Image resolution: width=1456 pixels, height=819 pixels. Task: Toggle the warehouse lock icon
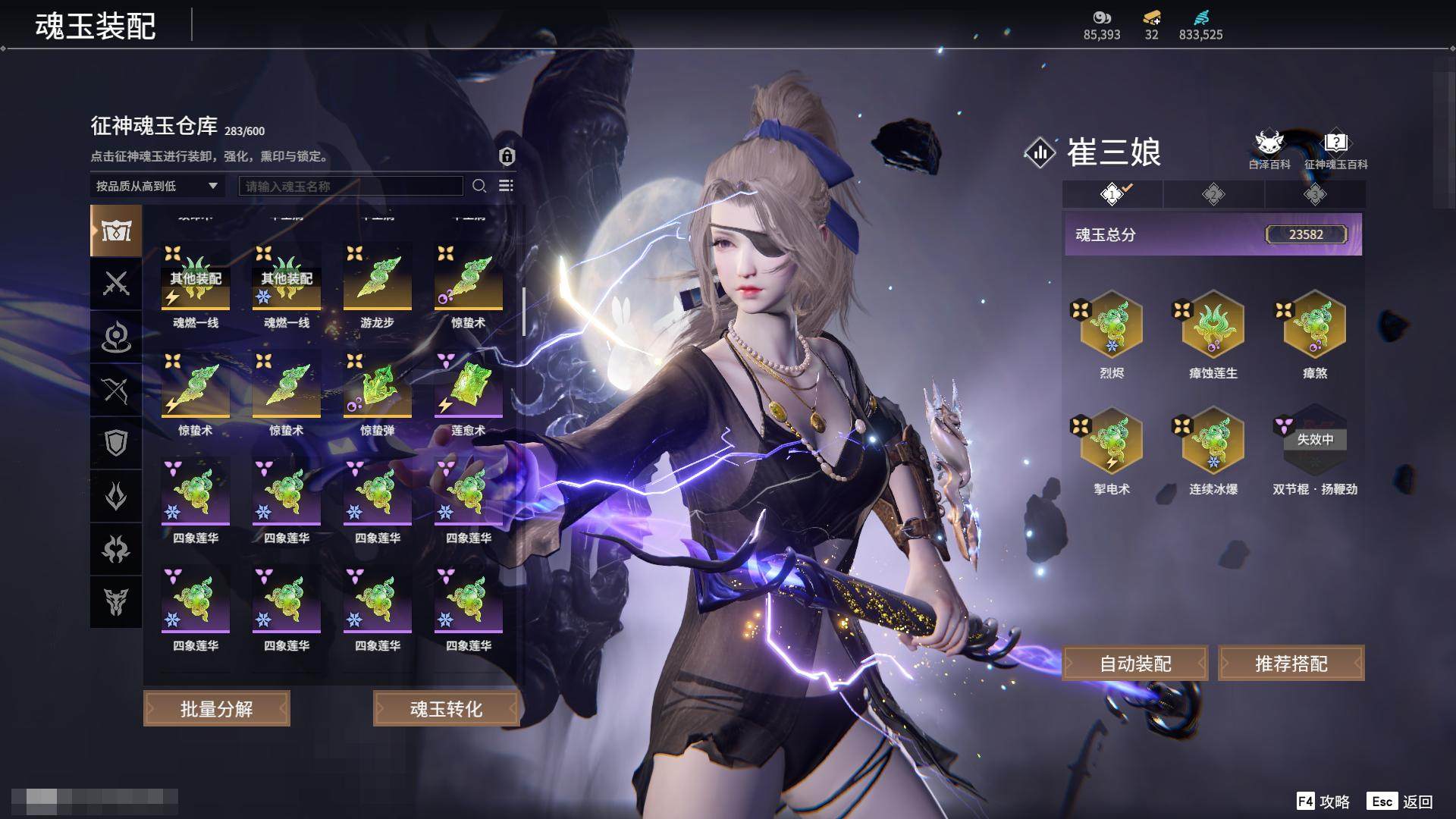point(507,156)
